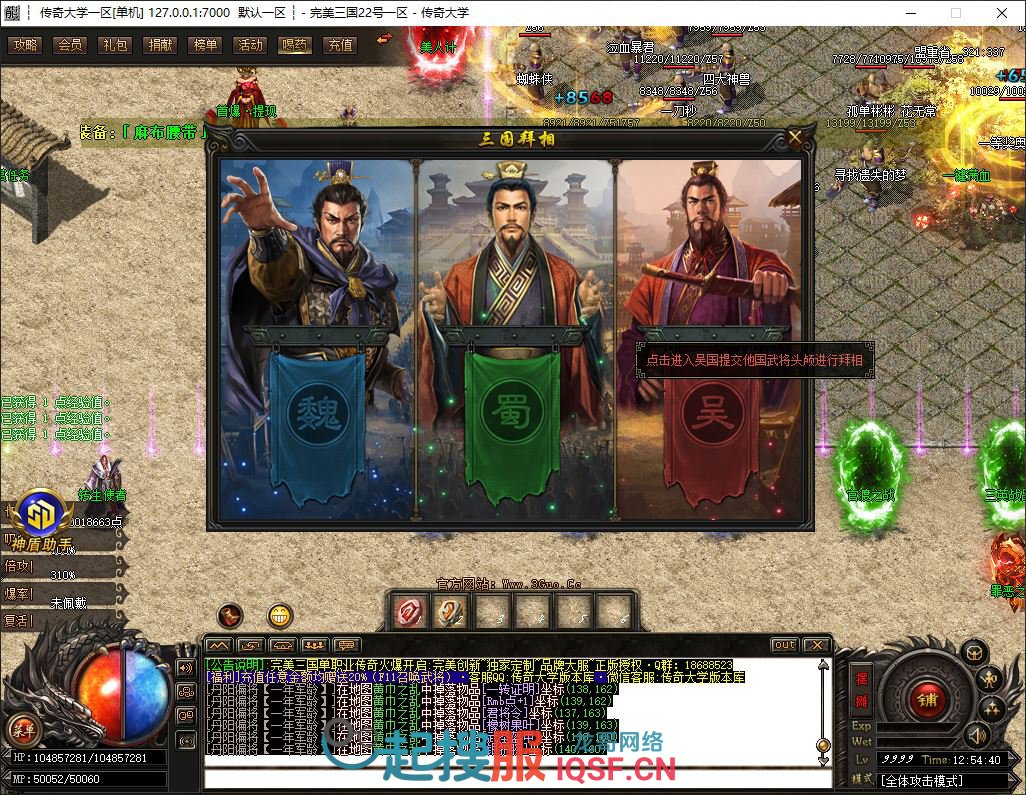Use the red item in first hotbar slot

[x=410, y=611]
